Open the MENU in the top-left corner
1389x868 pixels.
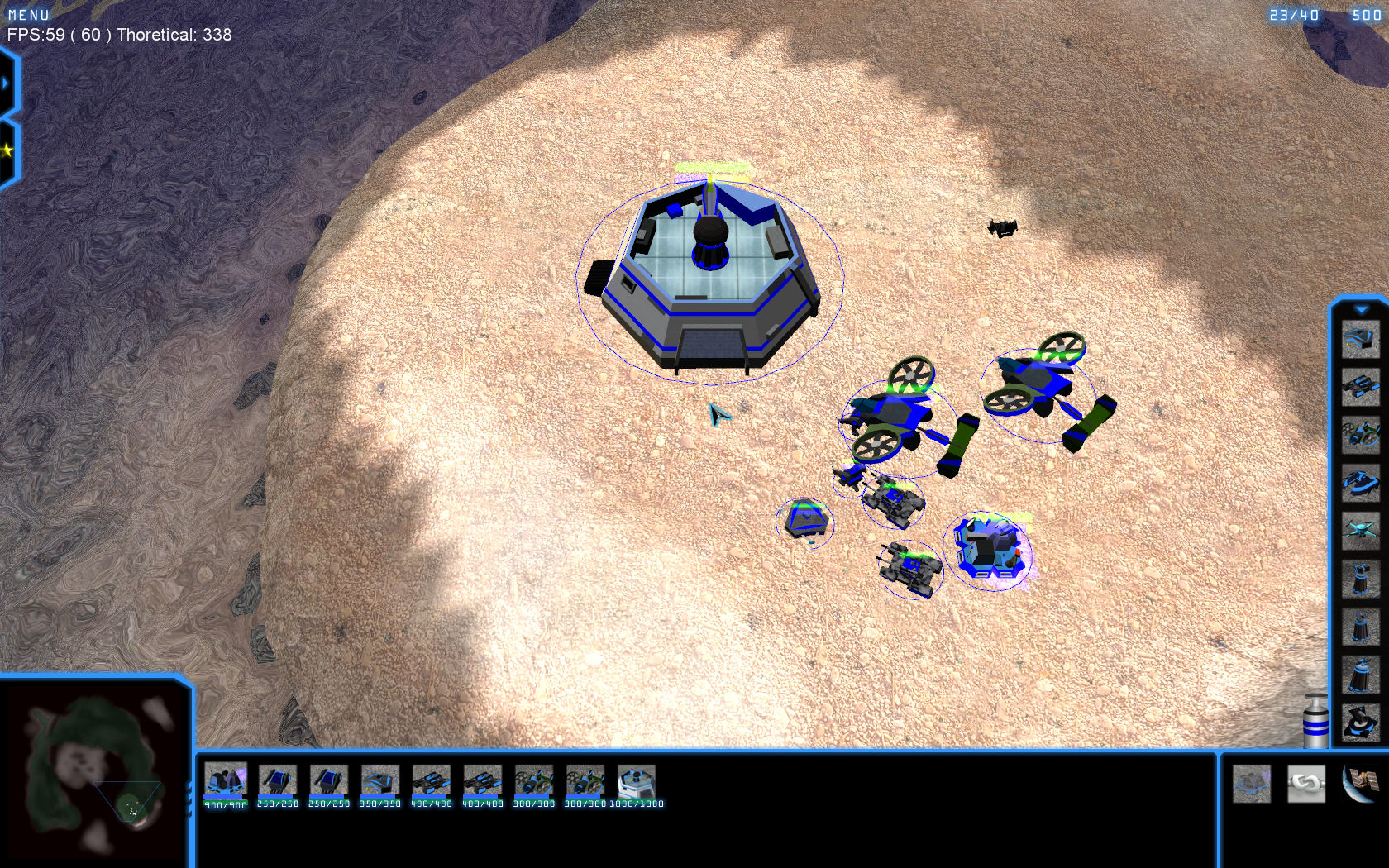click(x=29, y=15)
